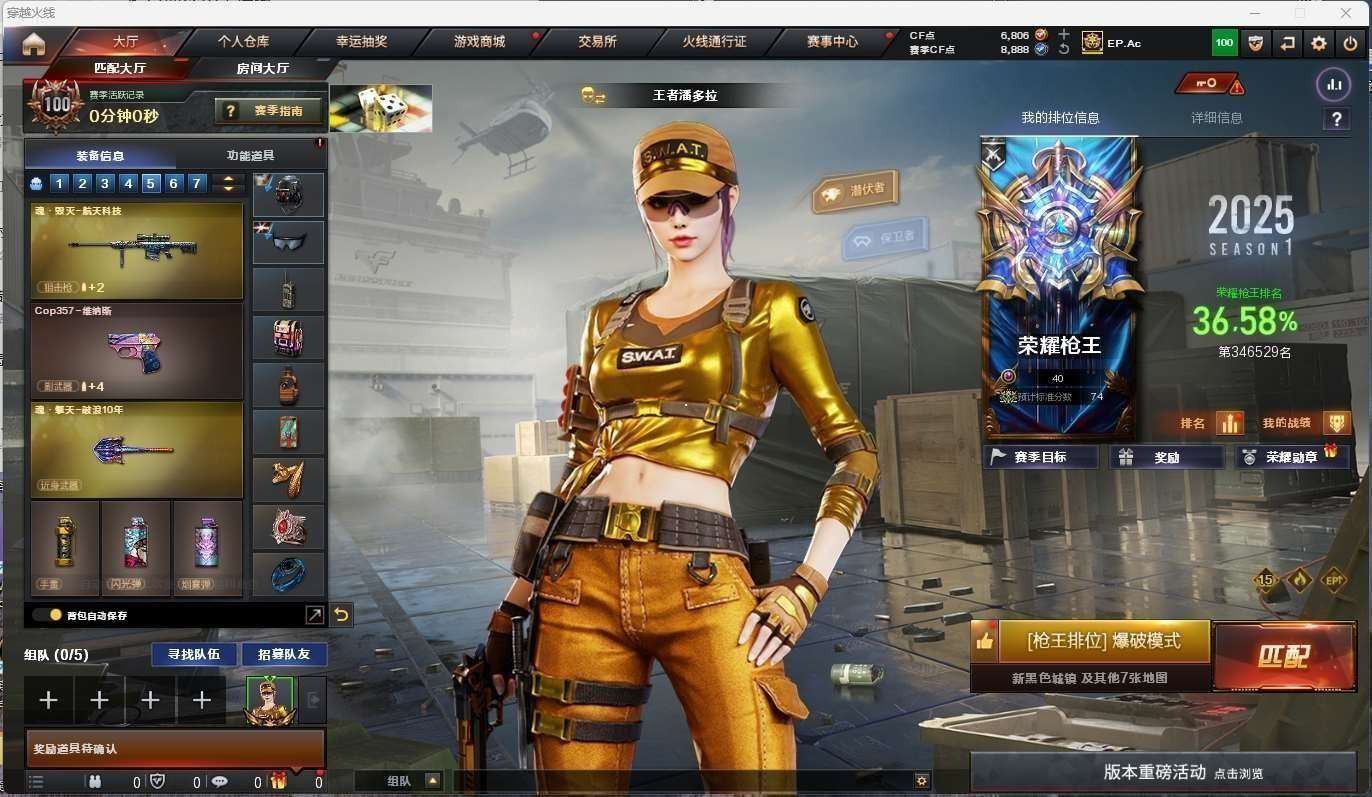Open the 赛季指南 guide
Viewport: 1372px width, 797px height.
272,111
